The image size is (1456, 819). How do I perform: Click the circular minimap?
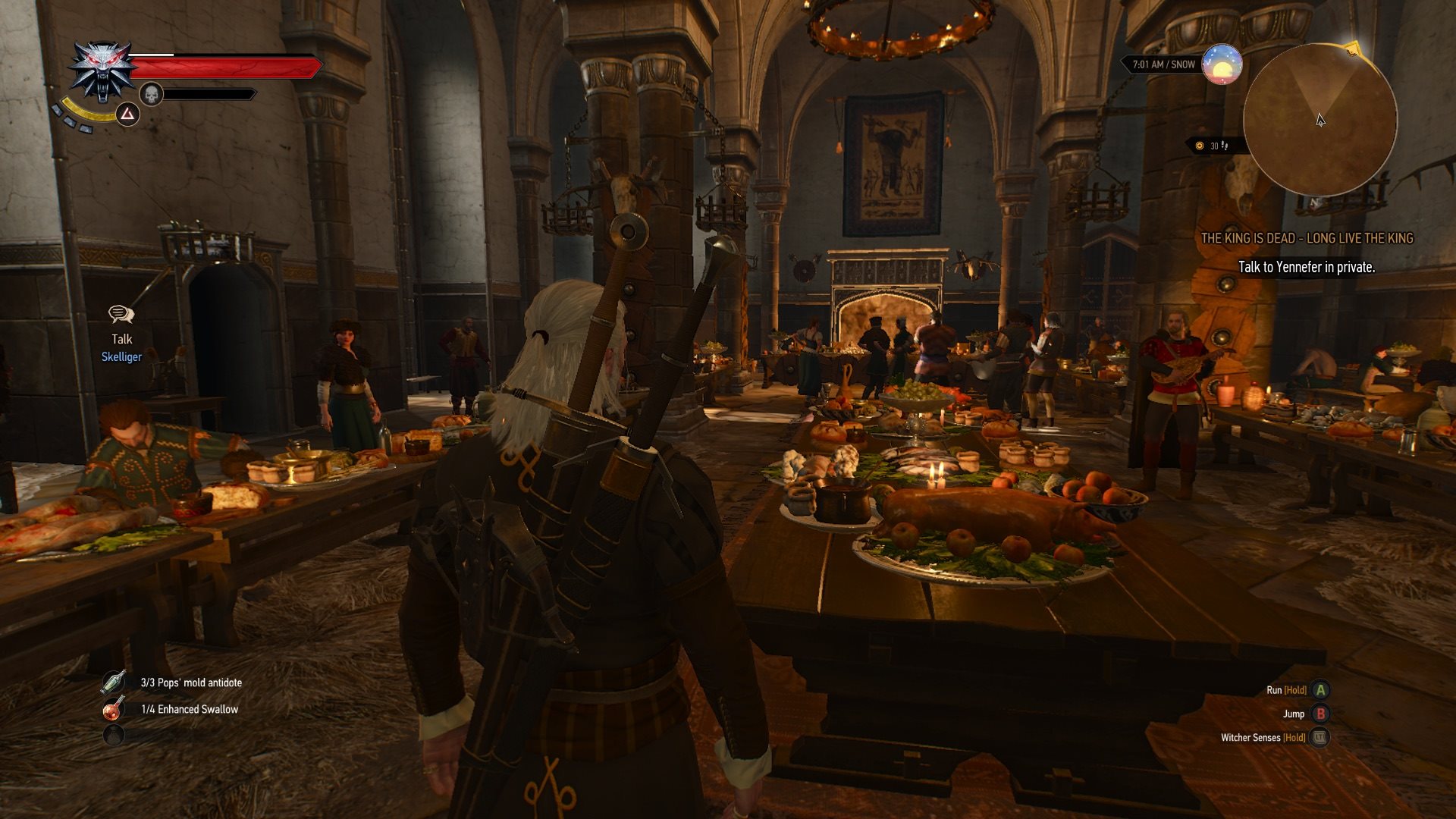pos(1319,119)
